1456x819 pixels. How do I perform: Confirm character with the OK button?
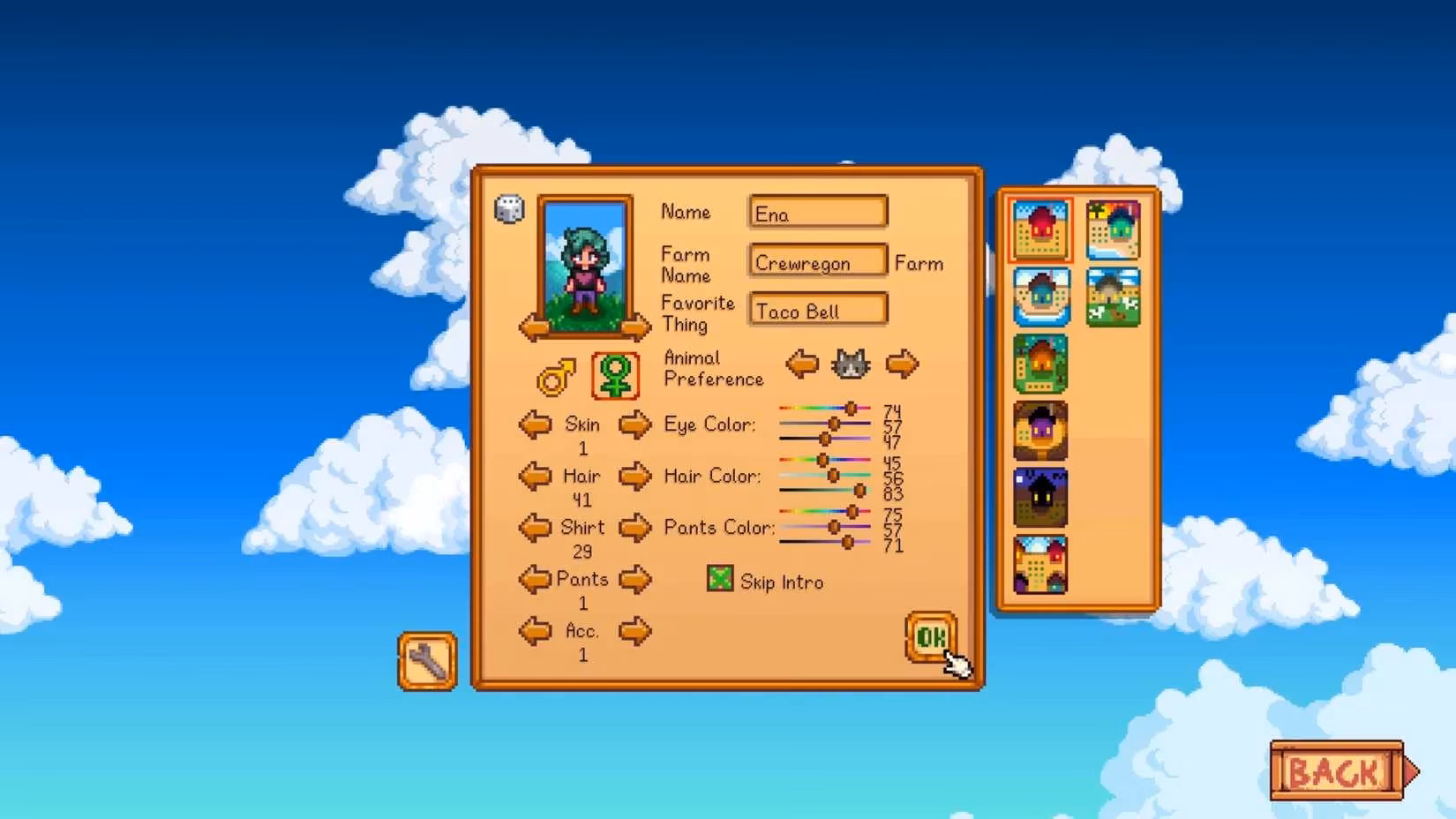(930, 636)
